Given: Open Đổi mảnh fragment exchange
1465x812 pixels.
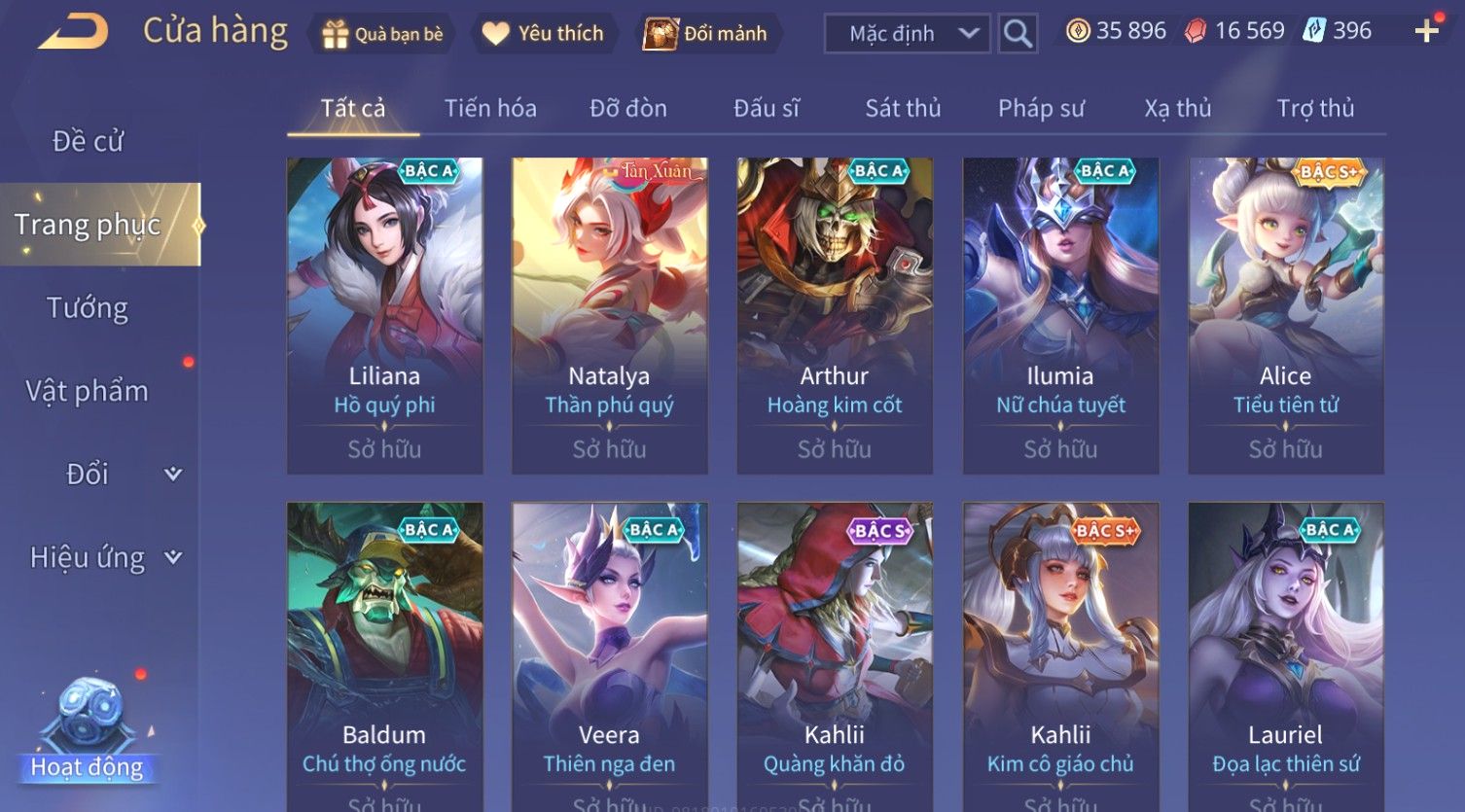Looking at the screenshot, I should tap(708, 34).
